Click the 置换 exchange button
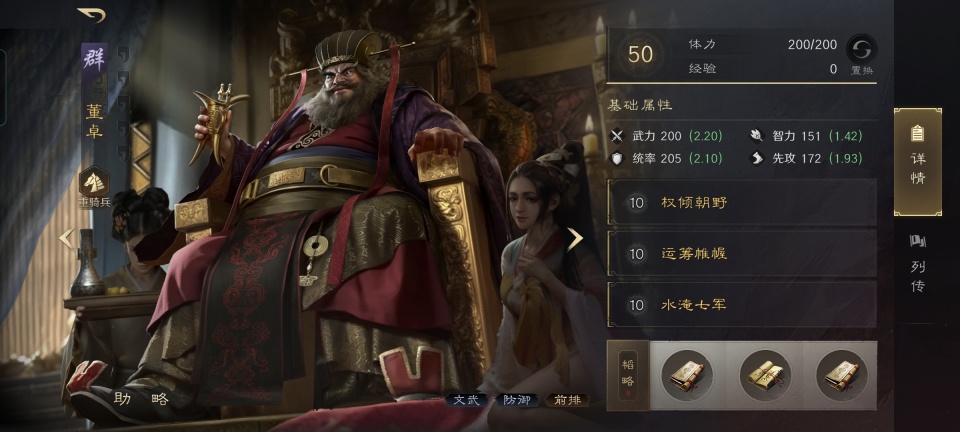The height and width of the screenshot is (432, 960). (x=860, y=51)
